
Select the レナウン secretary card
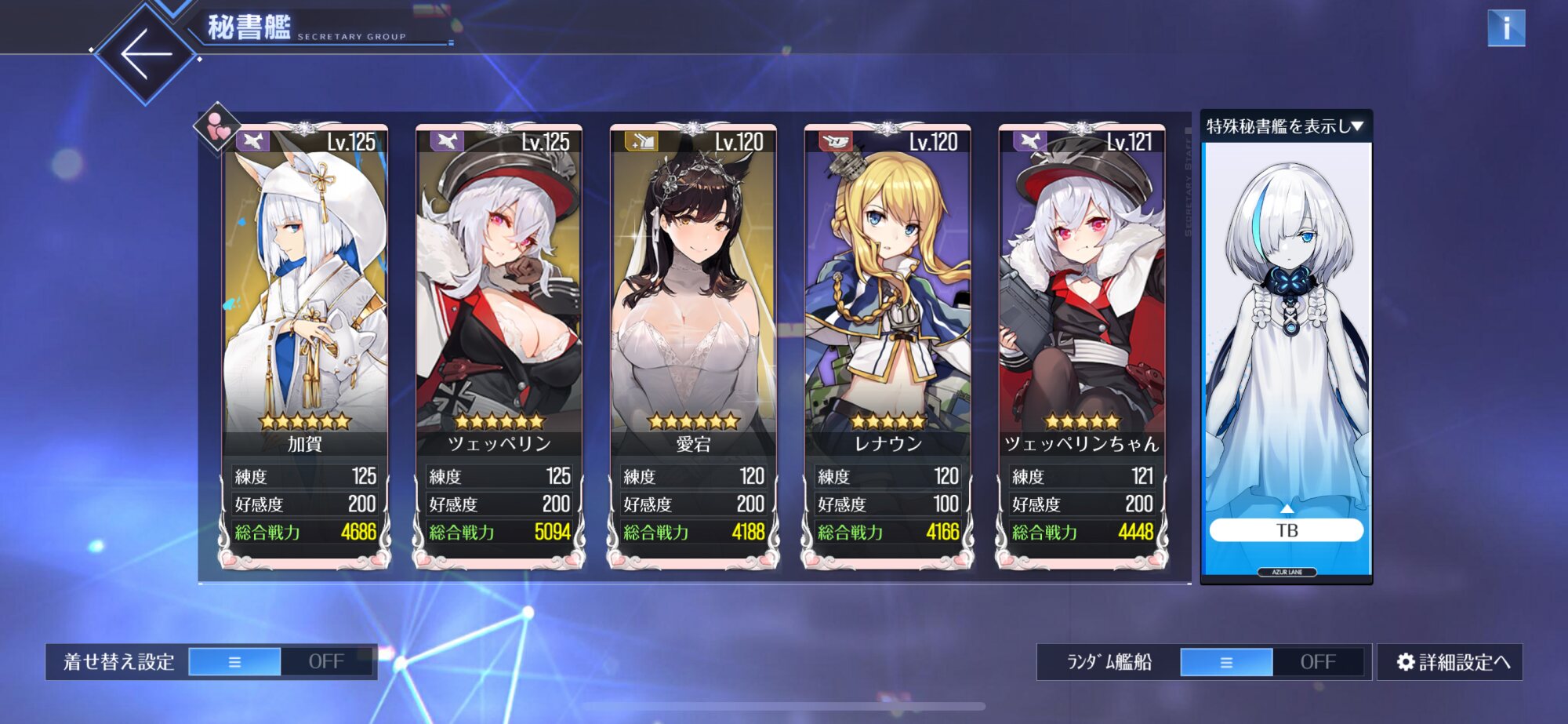(887, 314)
